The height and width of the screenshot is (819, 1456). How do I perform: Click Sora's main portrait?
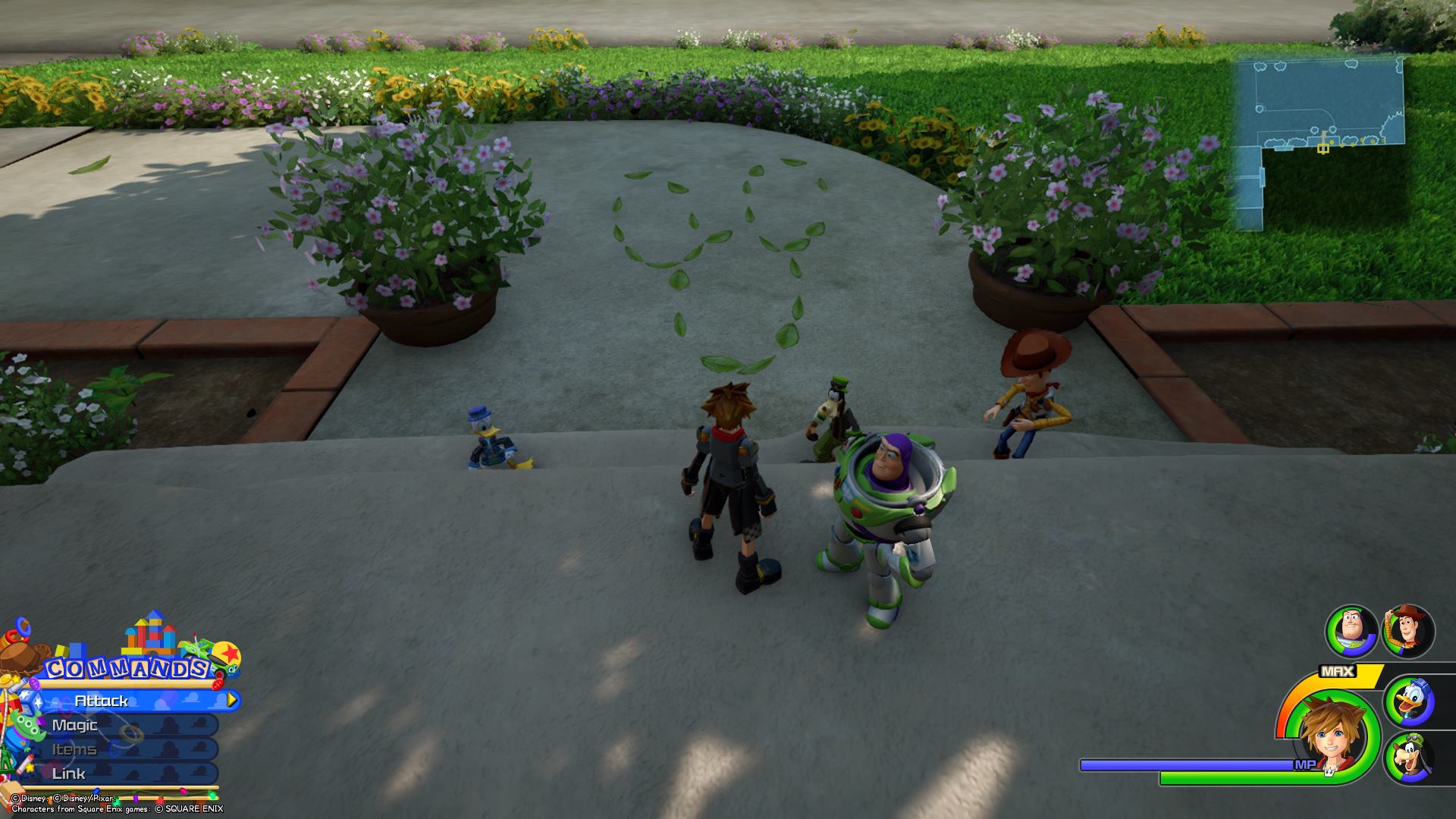[x=1331, y=734]
